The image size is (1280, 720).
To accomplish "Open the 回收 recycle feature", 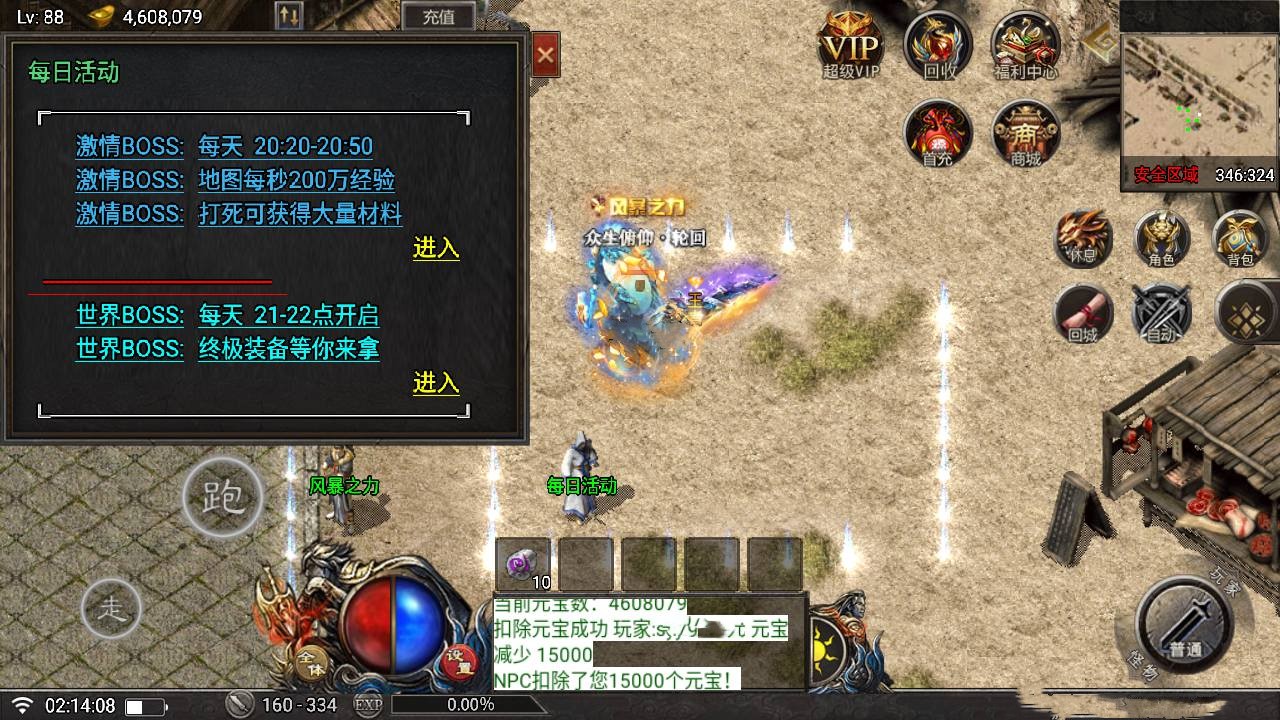I will 937,45.
